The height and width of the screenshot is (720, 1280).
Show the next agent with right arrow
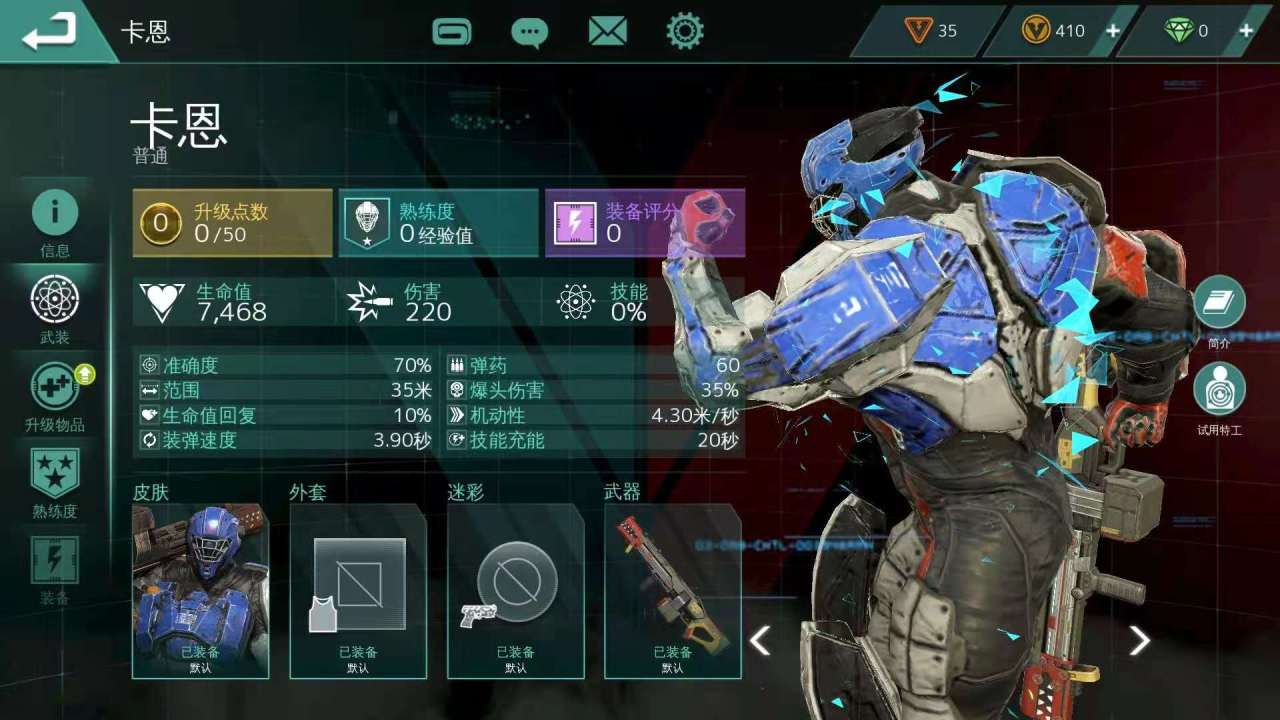pos(1139,640)
